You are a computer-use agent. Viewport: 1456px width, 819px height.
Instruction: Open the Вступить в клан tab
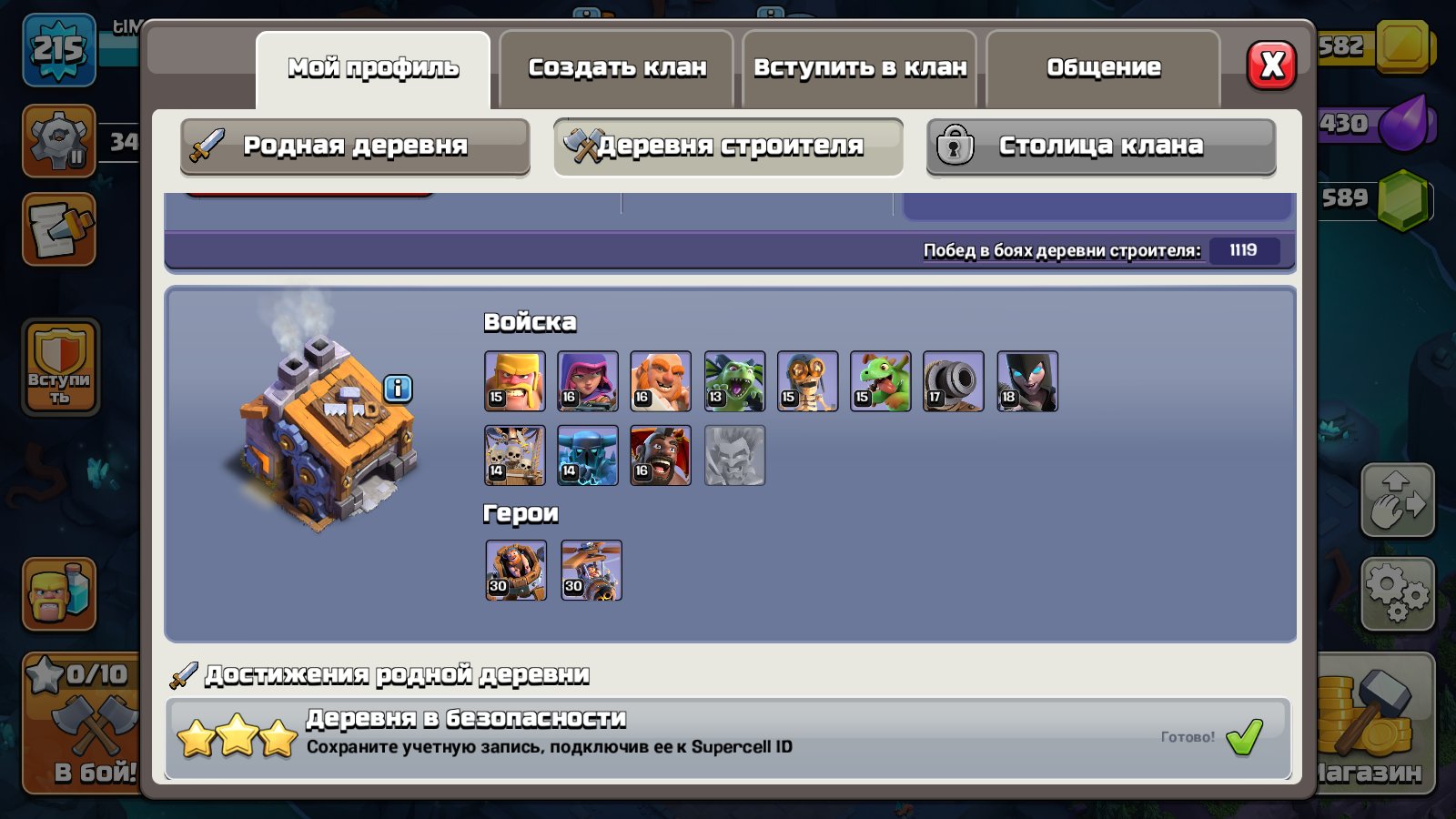coord(858,66)
